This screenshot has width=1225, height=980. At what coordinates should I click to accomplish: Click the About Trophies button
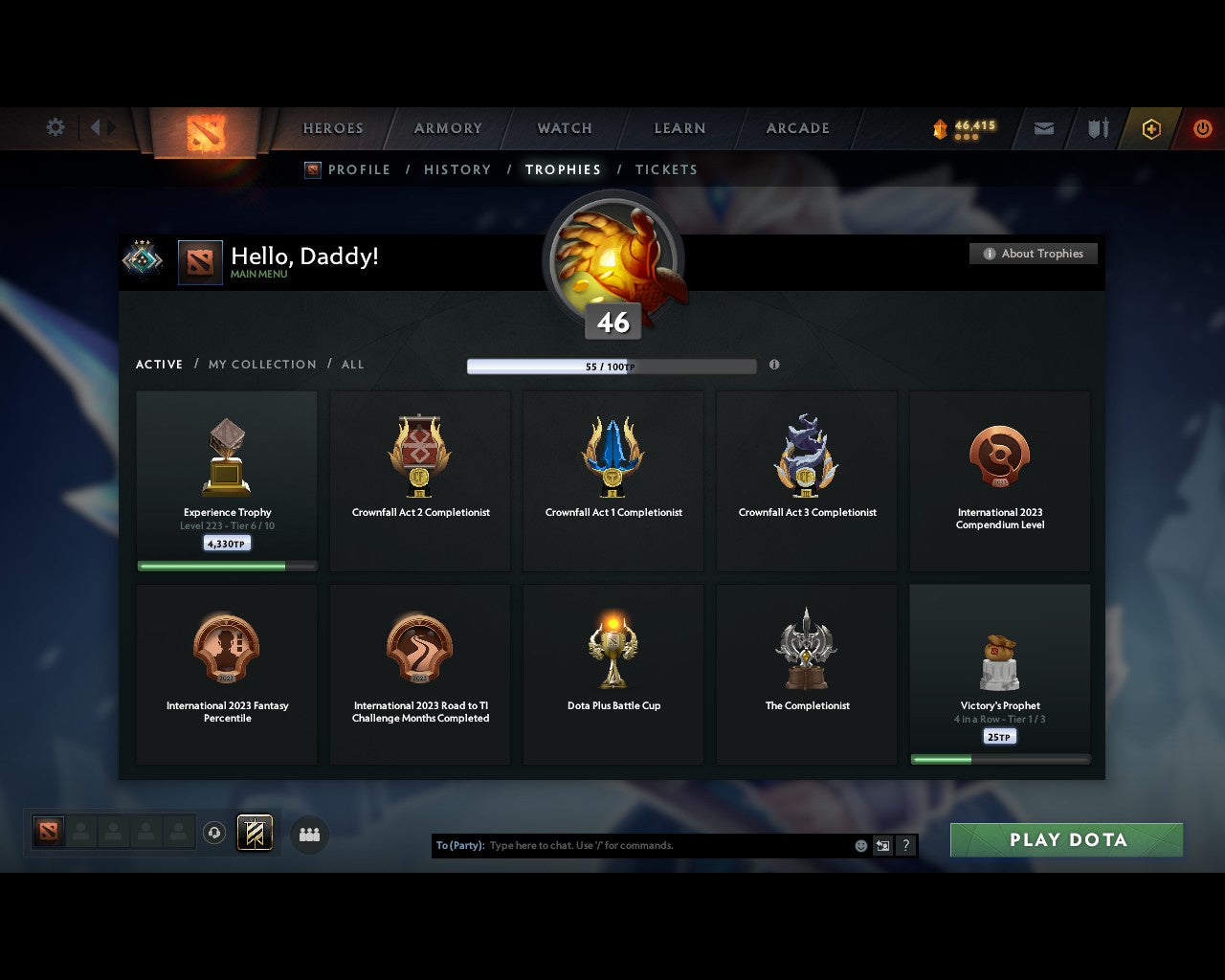click(x=1034, y=254)
